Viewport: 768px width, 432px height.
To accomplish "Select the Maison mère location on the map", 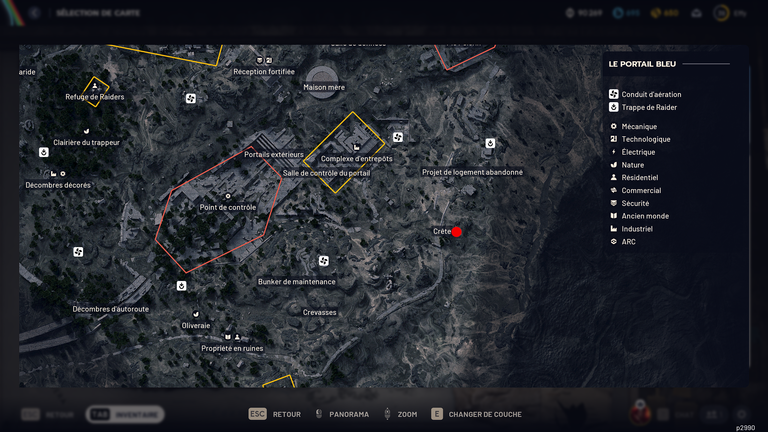I will click(324, 75).
